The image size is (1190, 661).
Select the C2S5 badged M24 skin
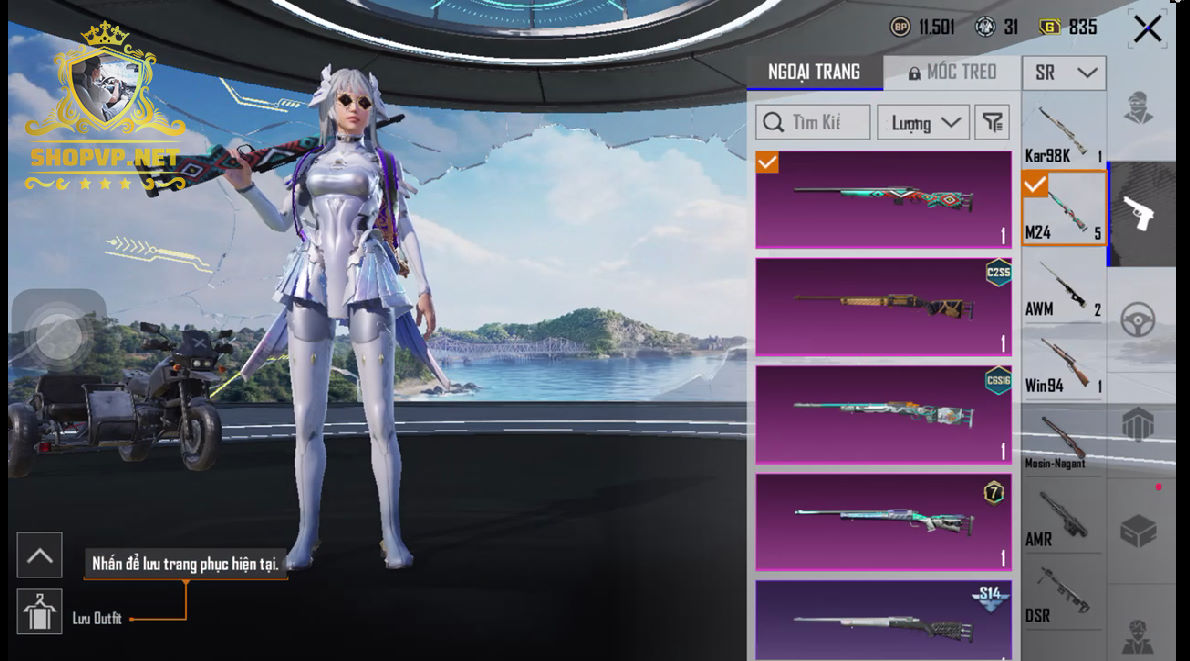point(883,307)
